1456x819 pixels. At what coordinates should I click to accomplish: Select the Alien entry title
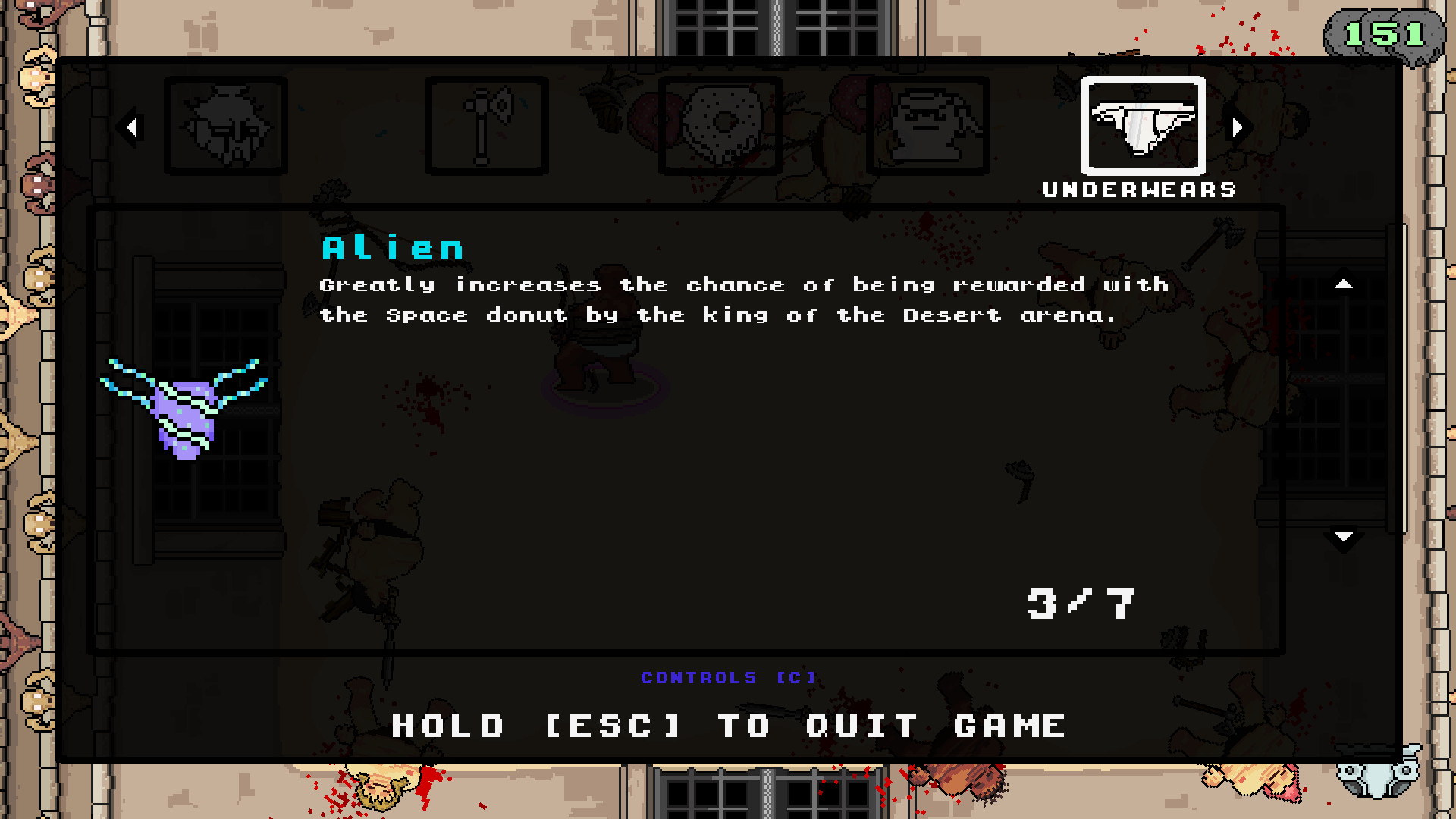coord(393,246)
